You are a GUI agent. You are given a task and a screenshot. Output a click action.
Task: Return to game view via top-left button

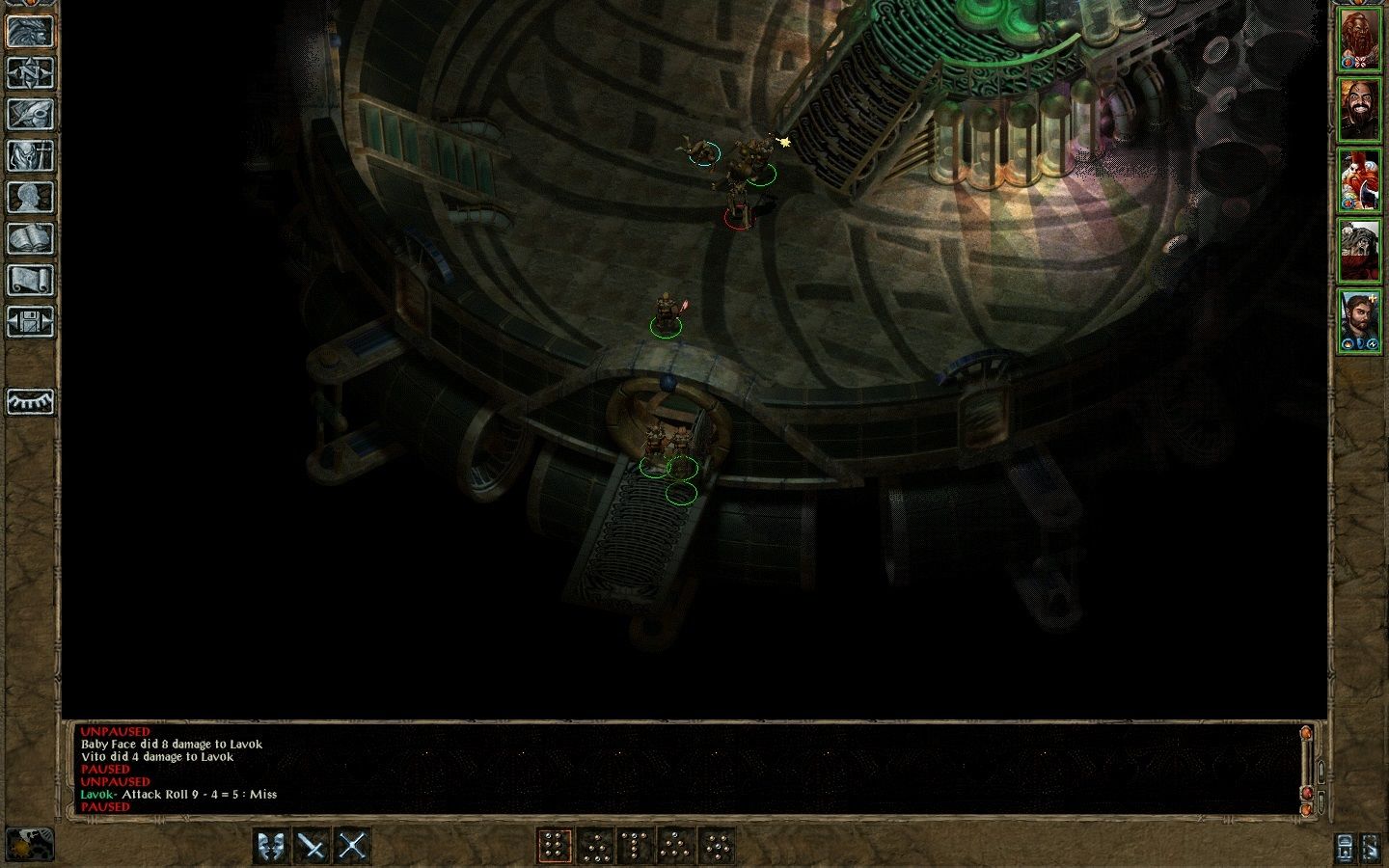coord(30,31)
